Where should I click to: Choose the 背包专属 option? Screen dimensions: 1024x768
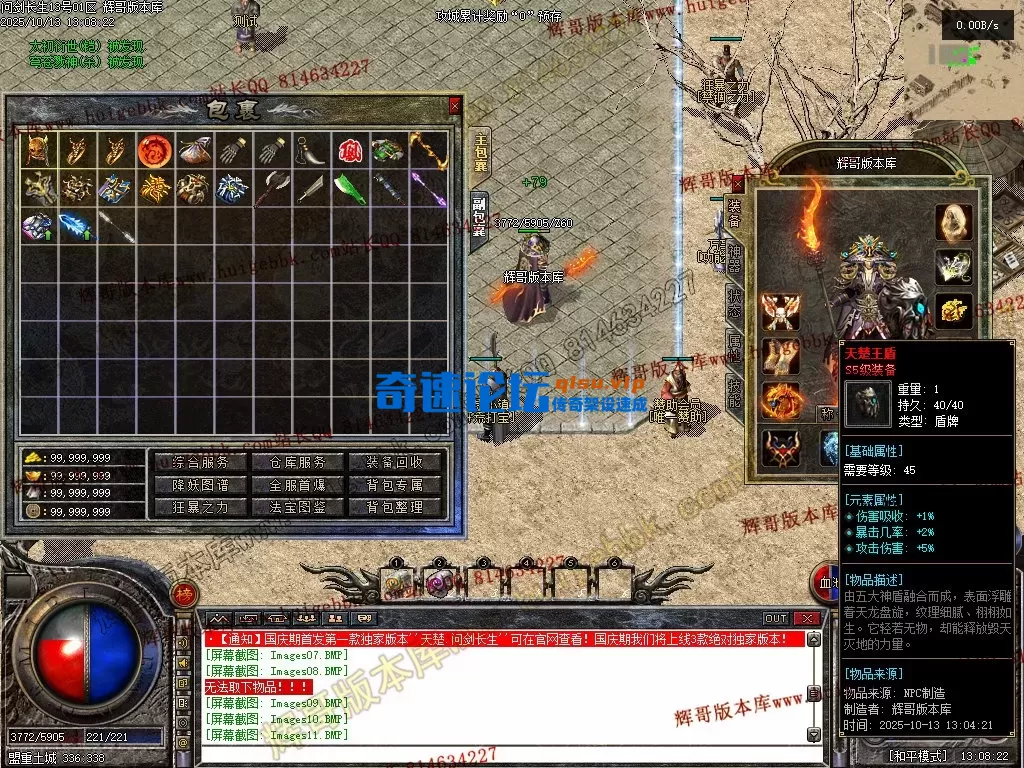coord(395,485)
